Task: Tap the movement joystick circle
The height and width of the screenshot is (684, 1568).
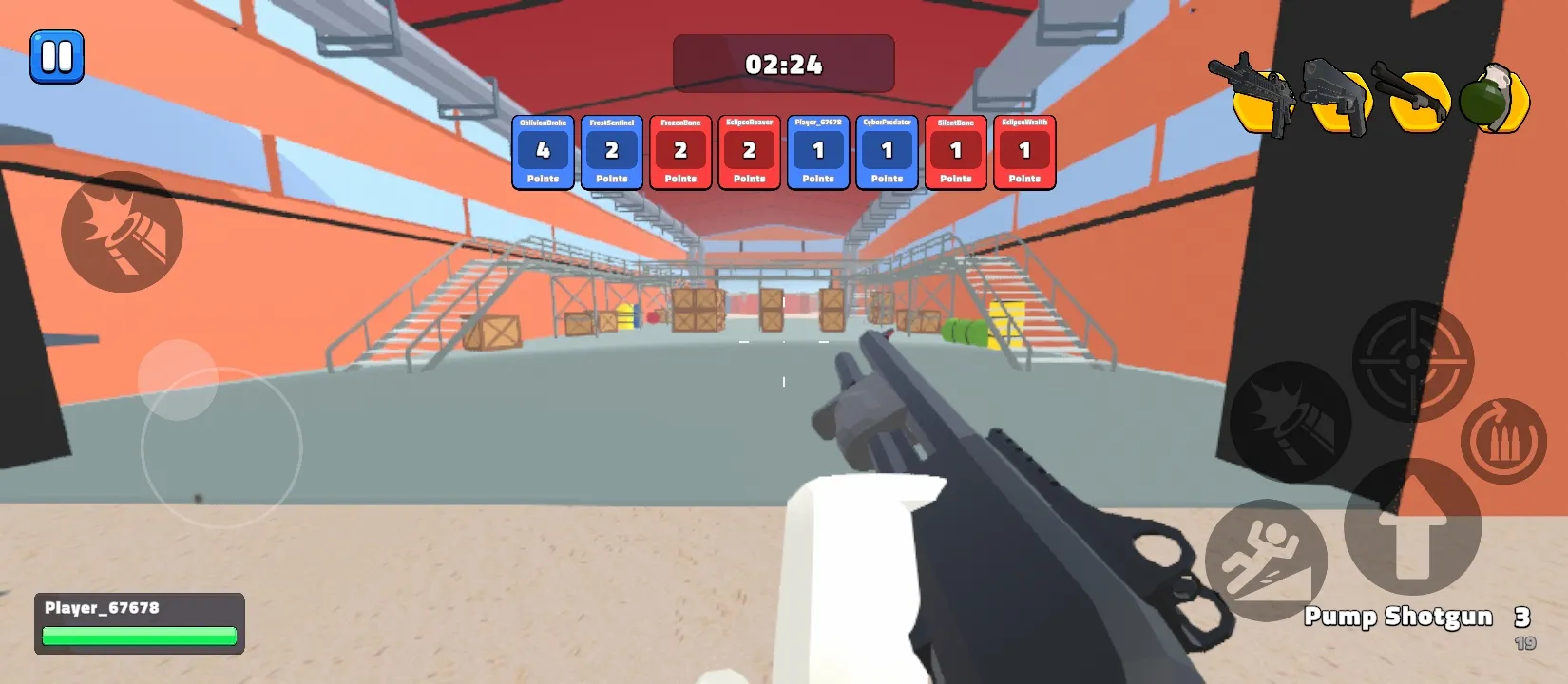Action: point(219,446)
